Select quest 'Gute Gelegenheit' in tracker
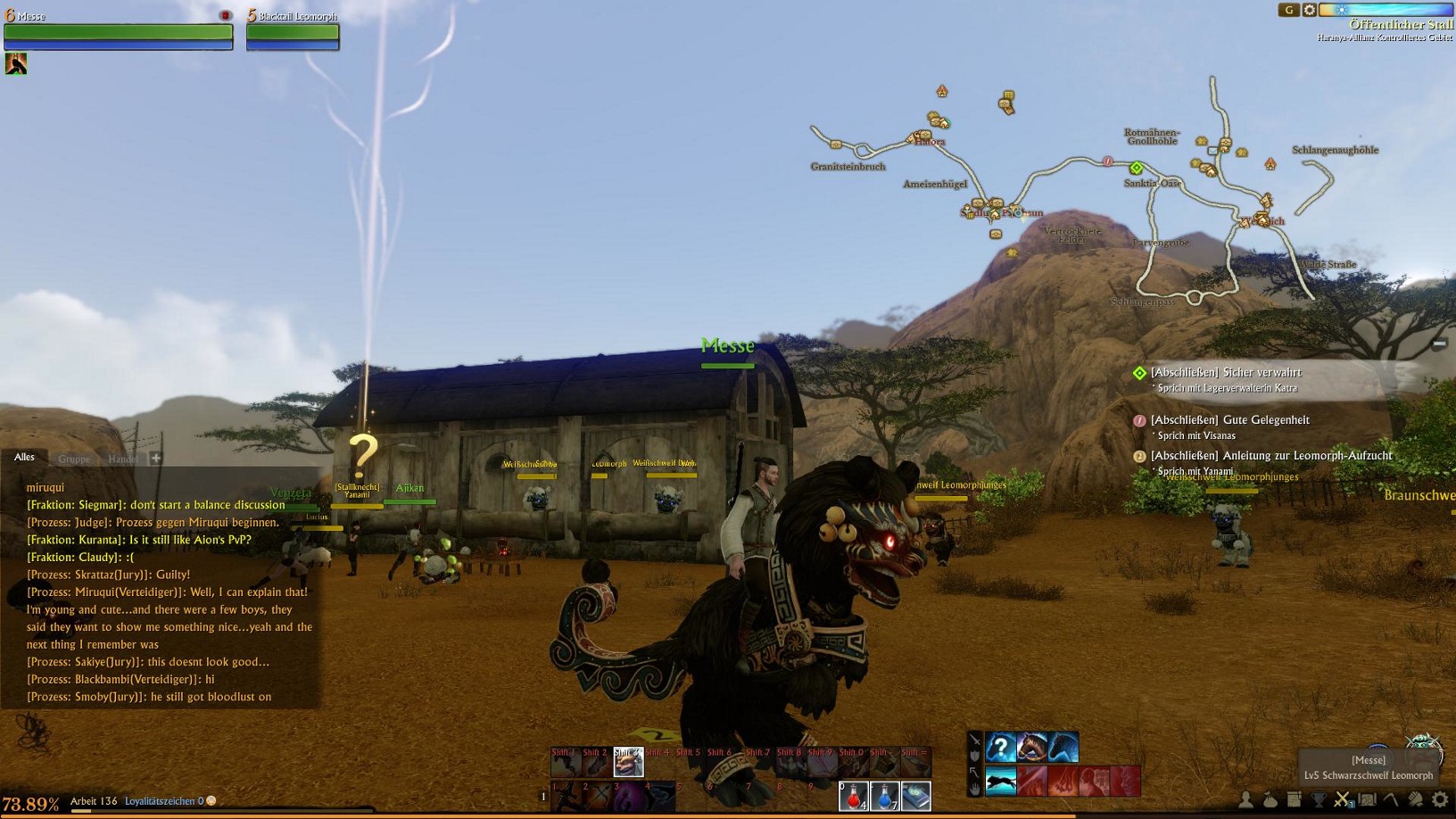 click(1229, 420)
